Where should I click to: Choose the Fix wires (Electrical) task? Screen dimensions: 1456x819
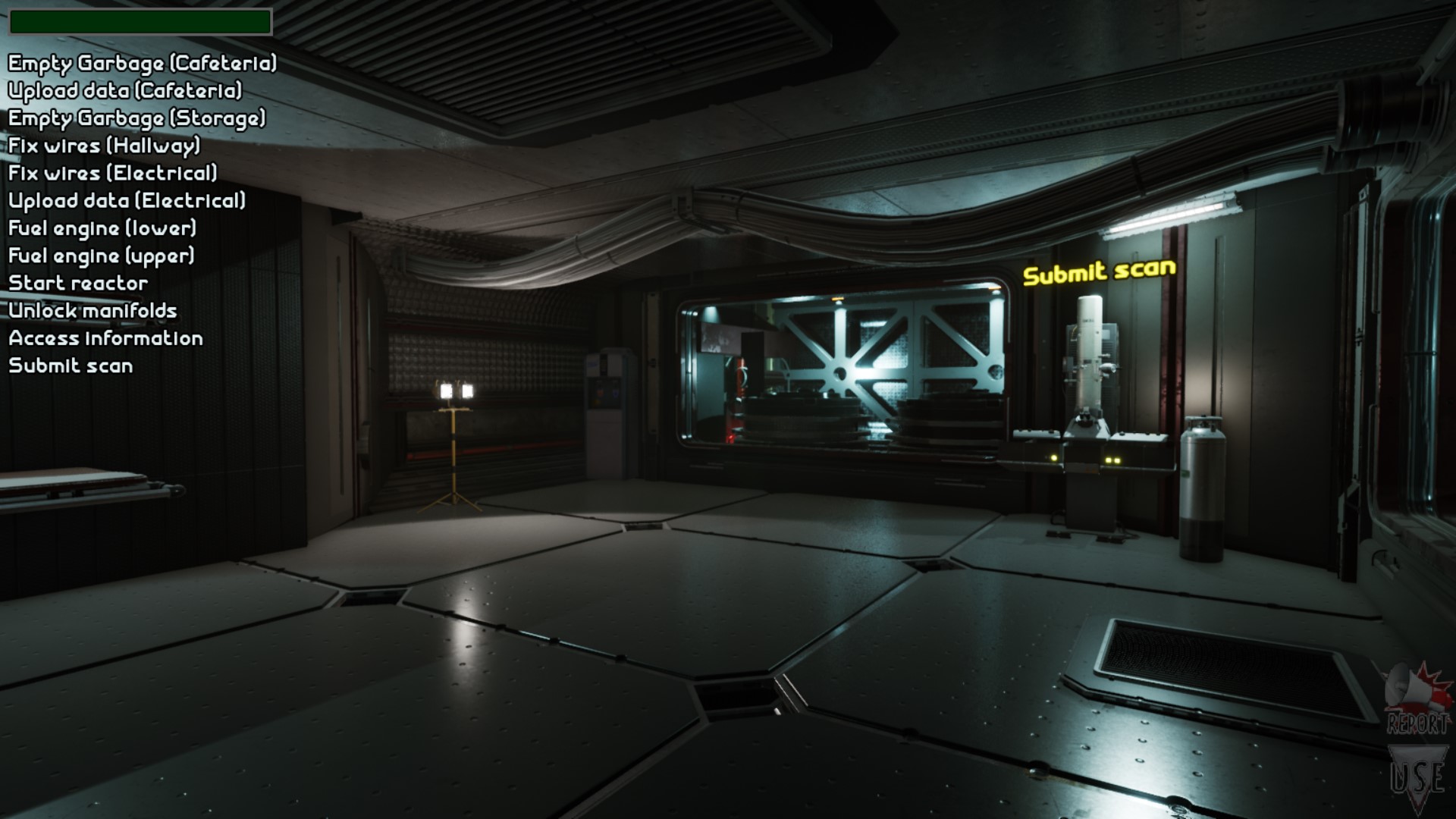[113, 174]
